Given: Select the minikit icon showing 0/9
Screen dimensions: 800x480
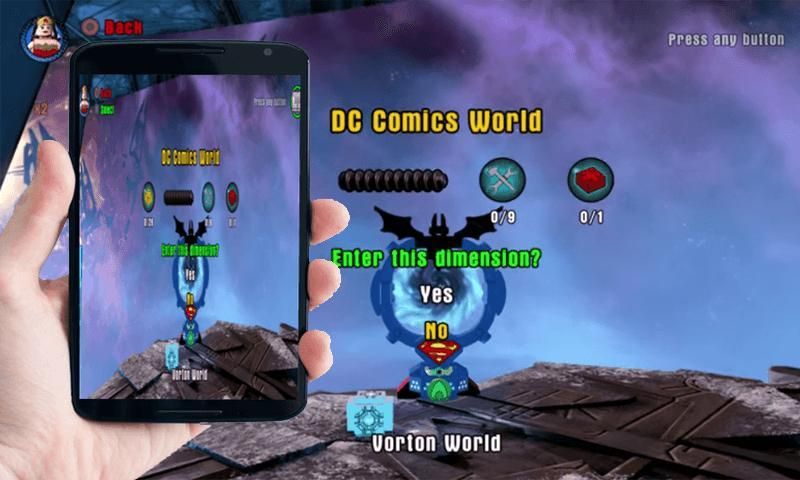Looking at the screenshot, I should pos(502,181).
